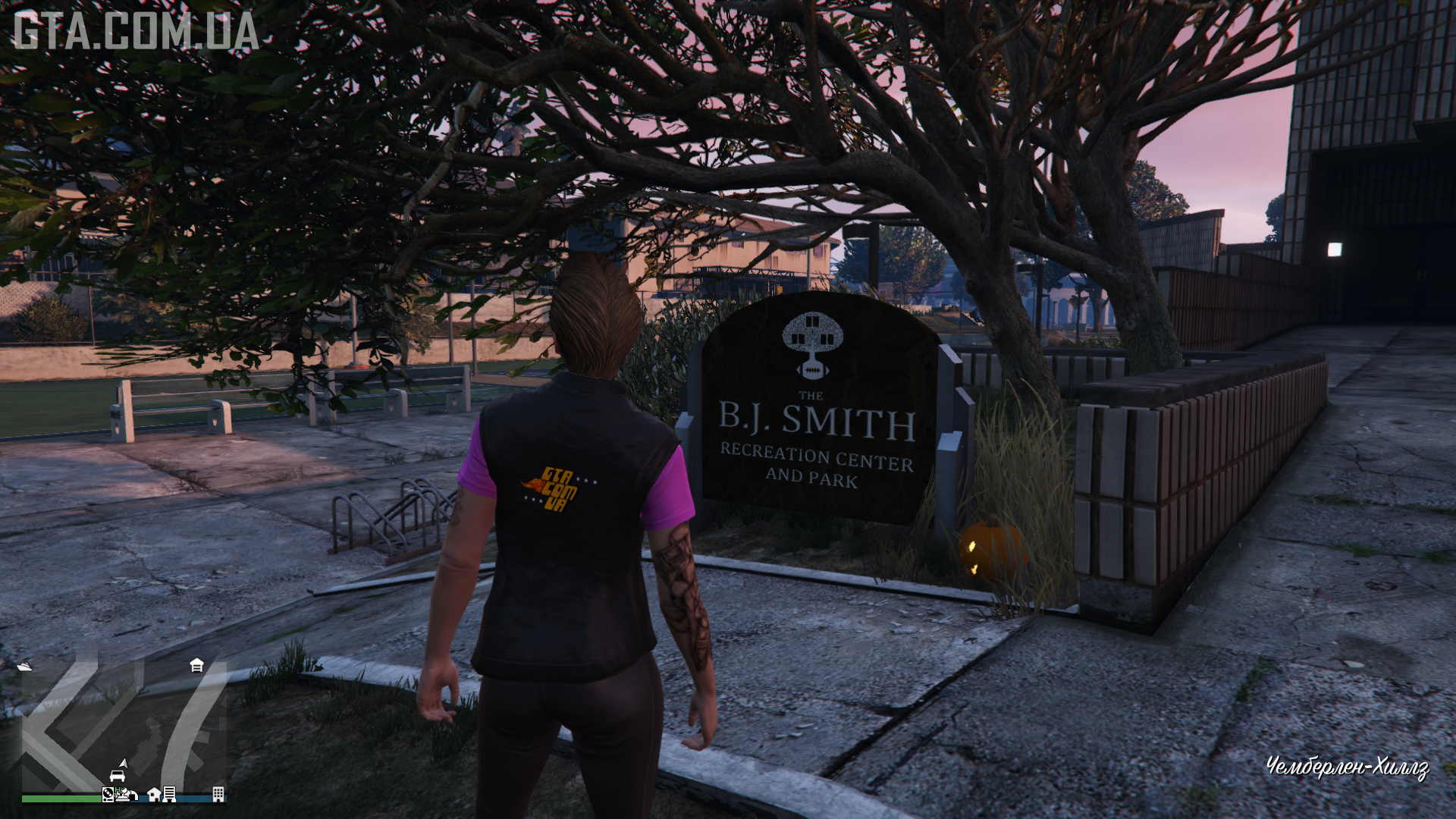This screenshot has height=819, width=1456.
Task: Select the grid-windowed building marker
Action: coord(218,794)
